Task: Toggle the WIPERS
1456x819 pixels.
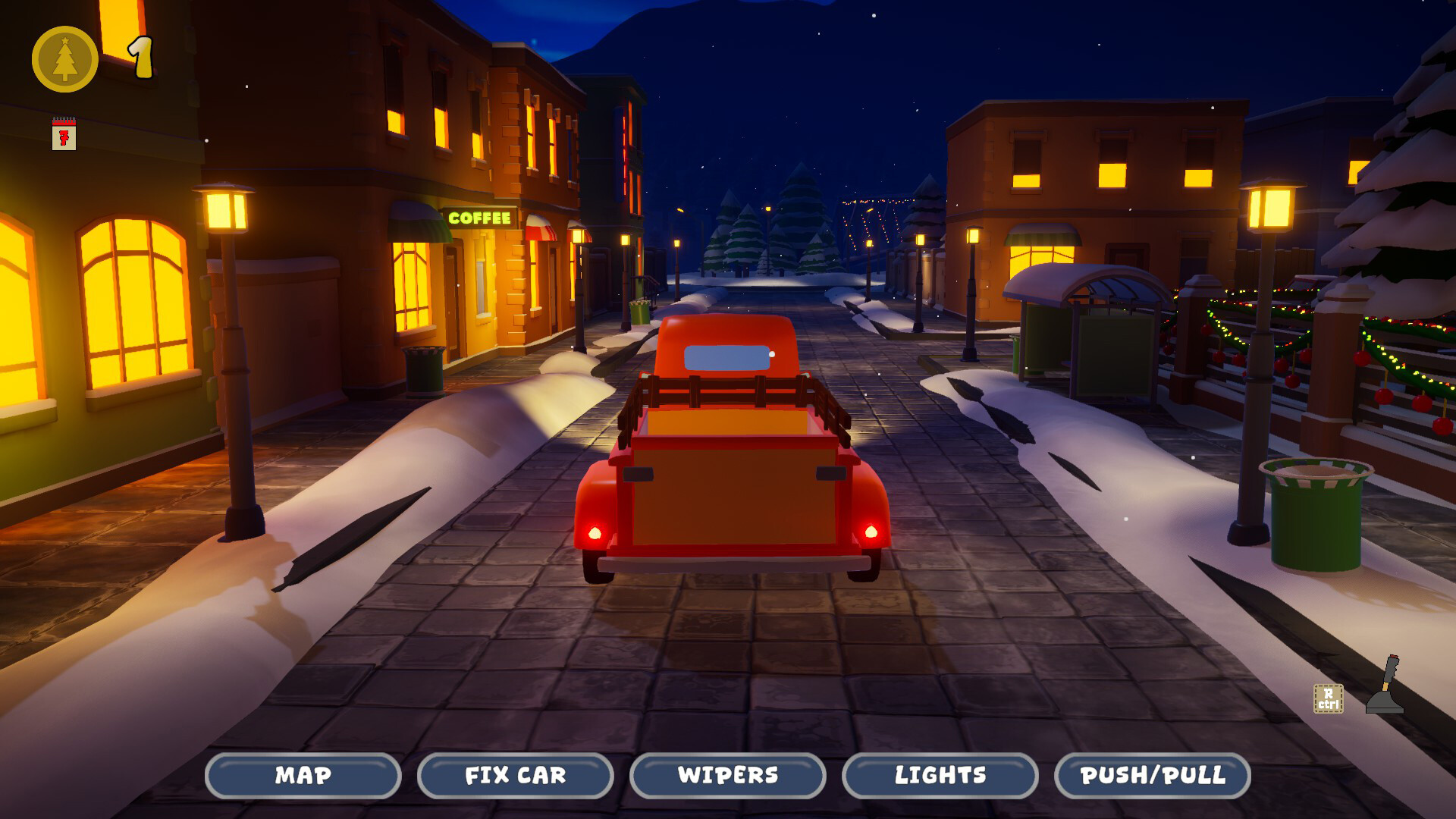Action: pos(726,776)
